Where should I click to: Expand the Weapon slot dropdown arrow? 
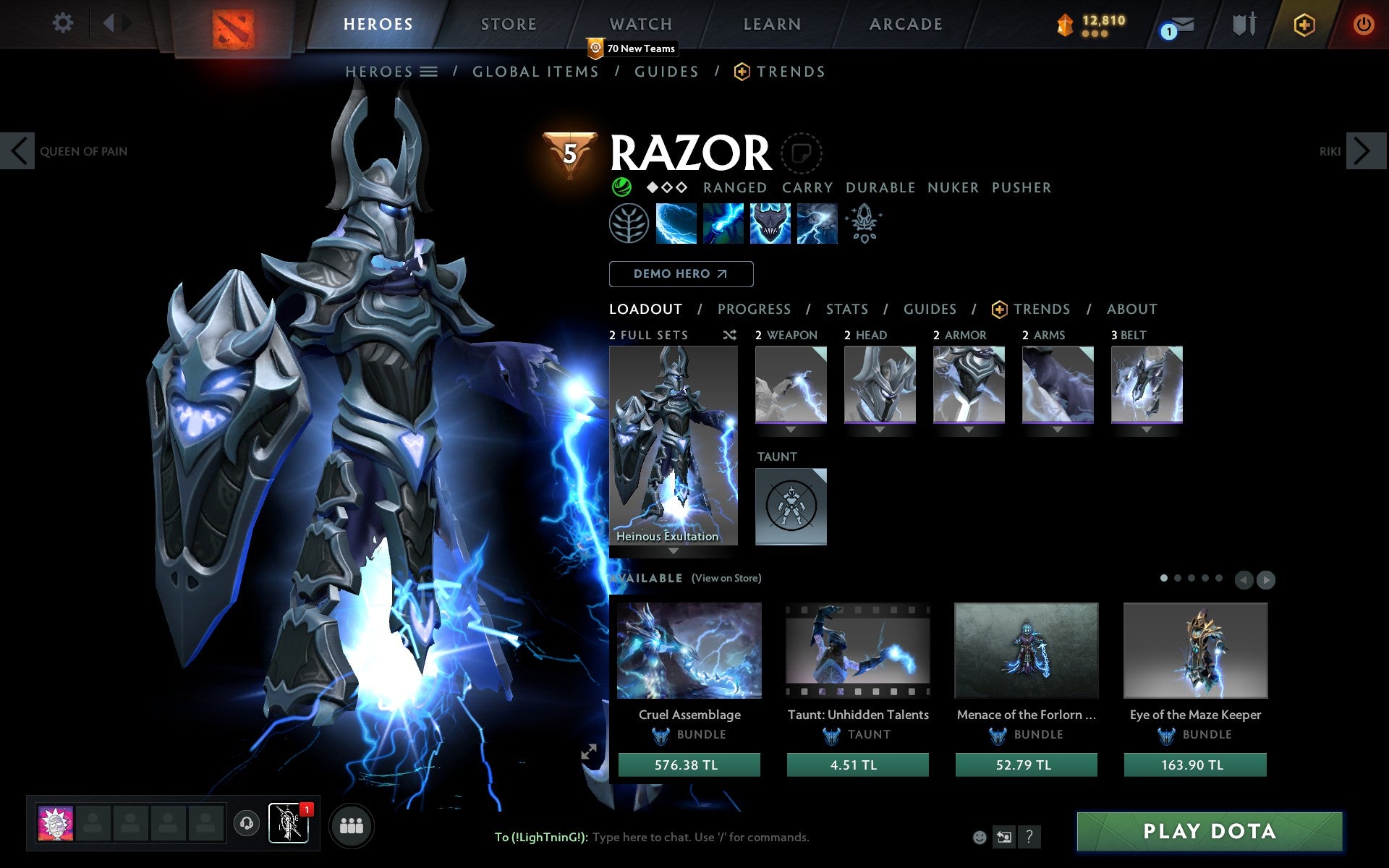(x=791, y=428)
